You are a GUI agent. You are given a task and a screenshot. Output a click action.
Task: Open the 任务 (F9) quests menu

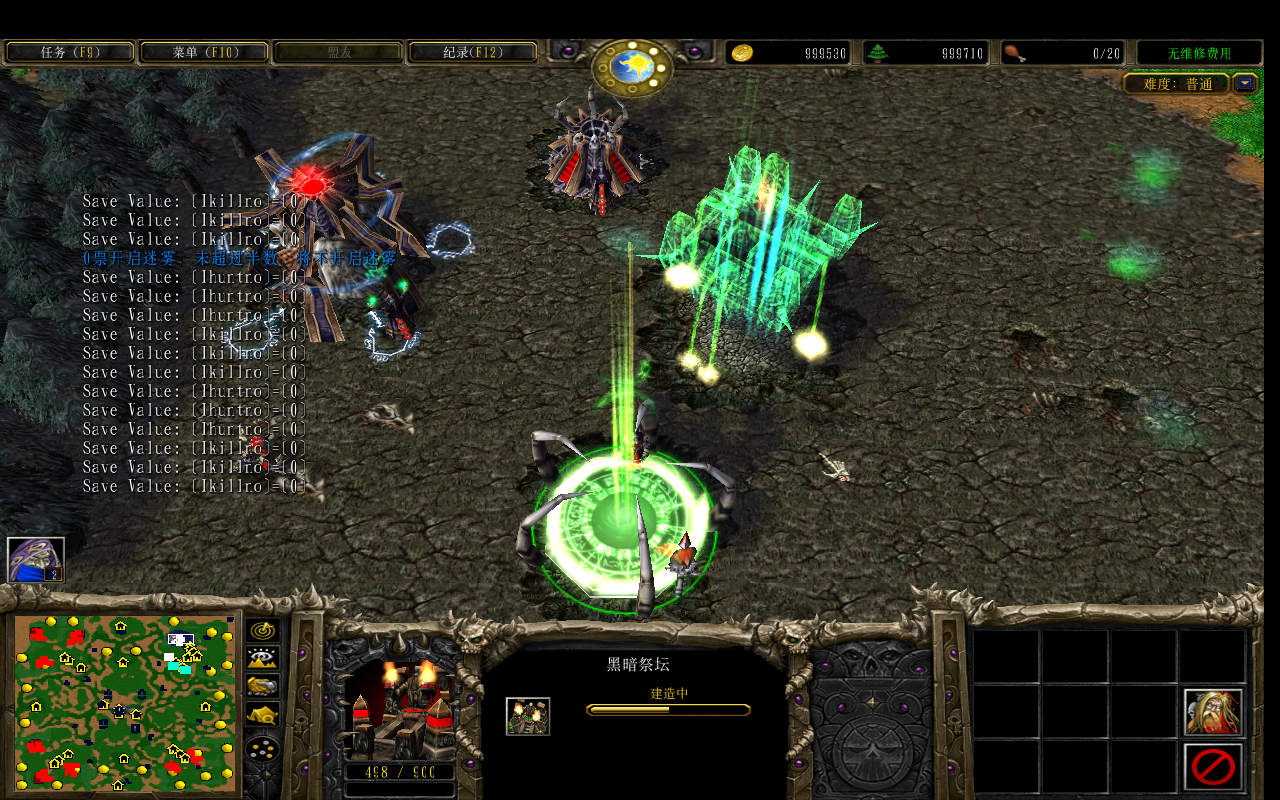point(69,52)
